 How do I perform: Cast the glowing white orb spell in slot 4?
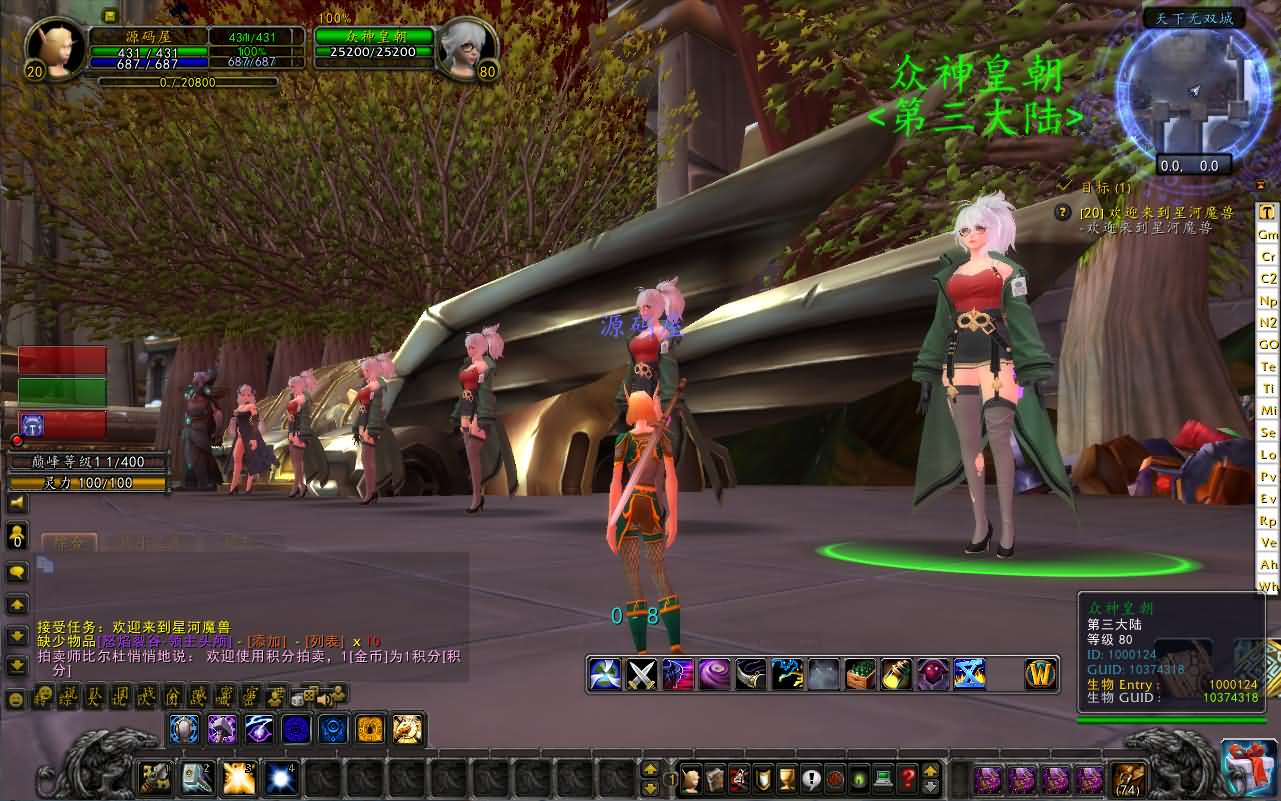point(281,777)
